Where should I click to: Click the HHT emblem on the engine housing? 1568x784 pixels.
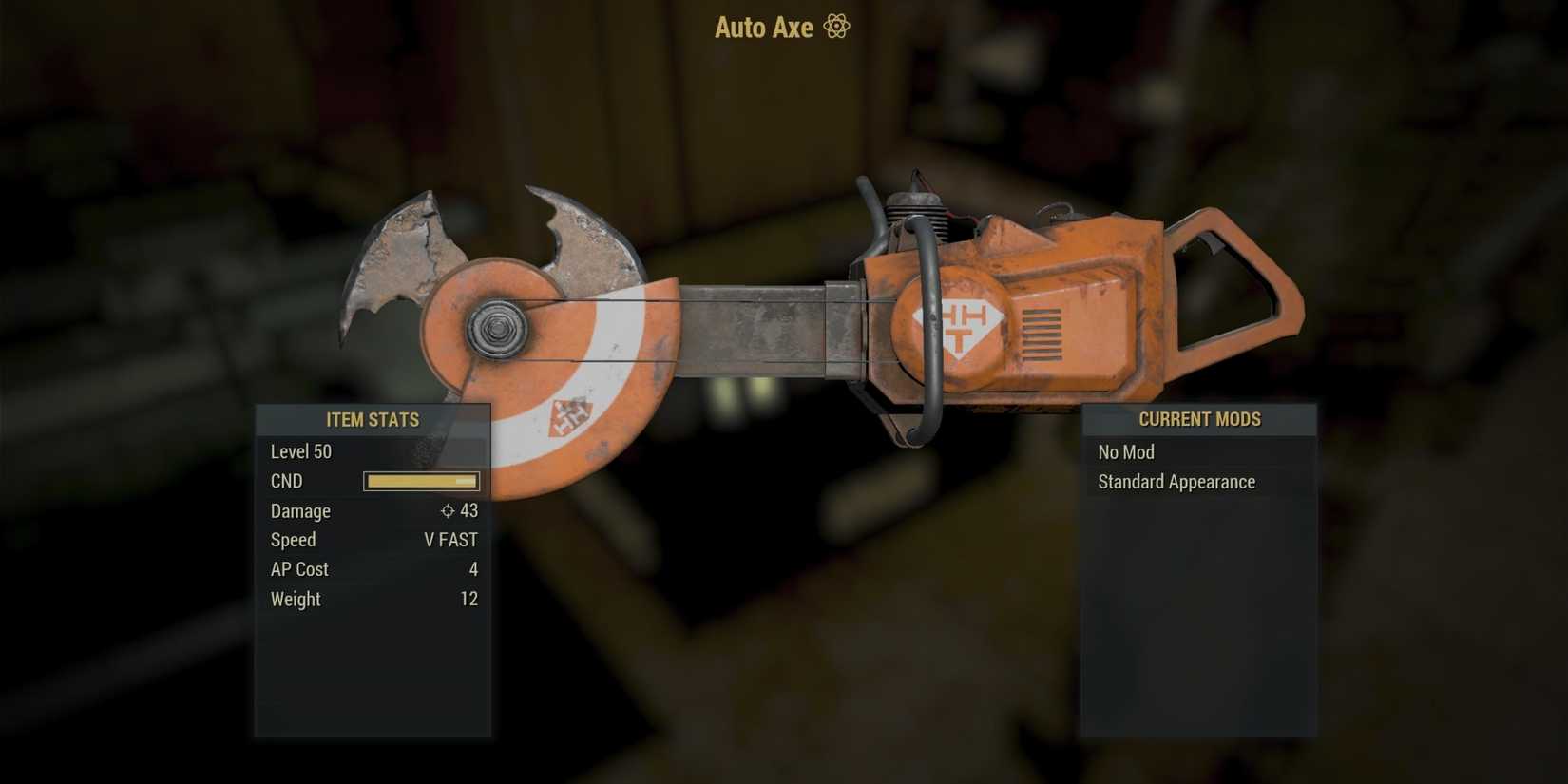pos(960,323)
